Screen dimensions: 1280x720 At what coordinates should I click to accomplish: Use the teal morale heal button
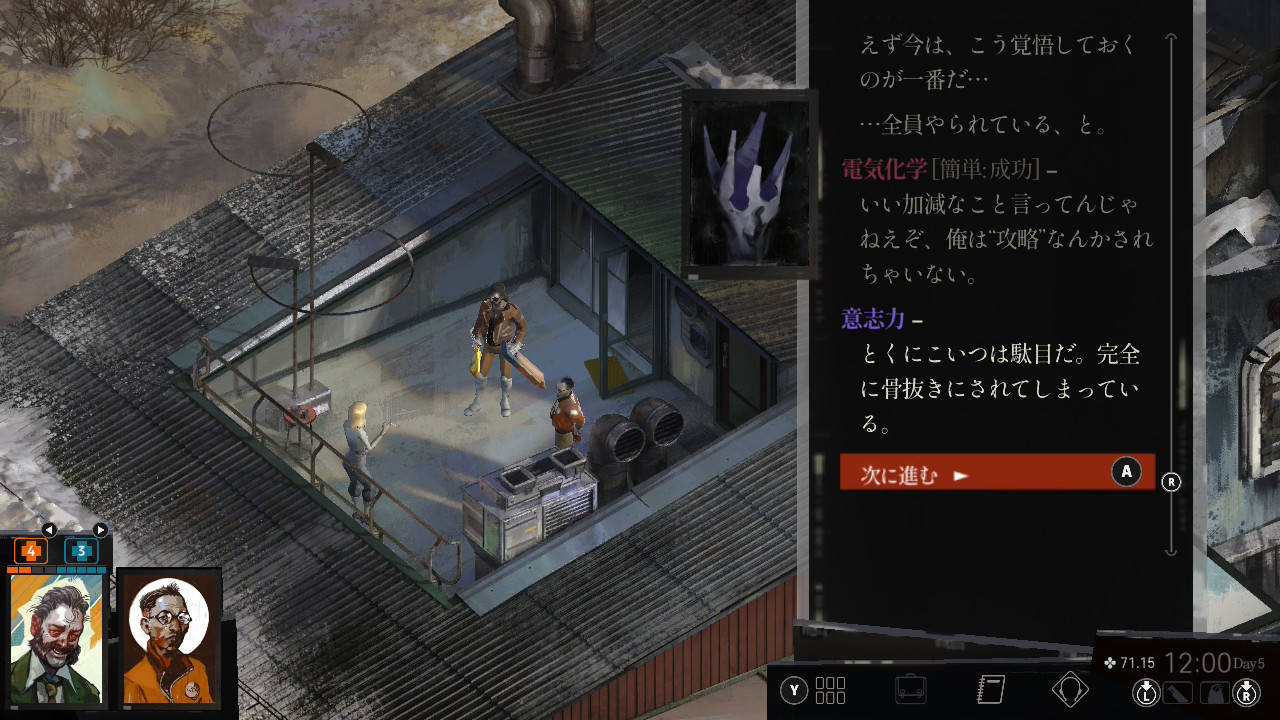[81, 551]
